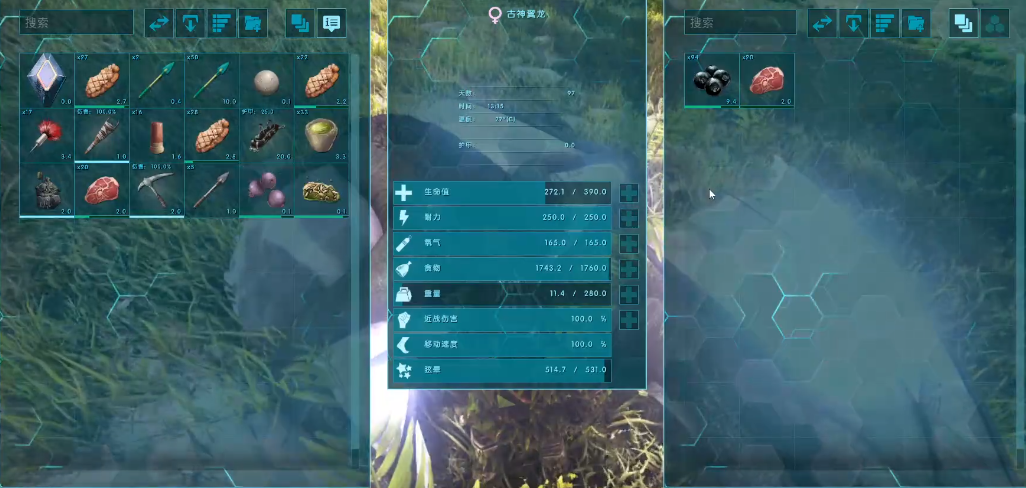Transfer all items from the player's inventory

click(159, 22)
